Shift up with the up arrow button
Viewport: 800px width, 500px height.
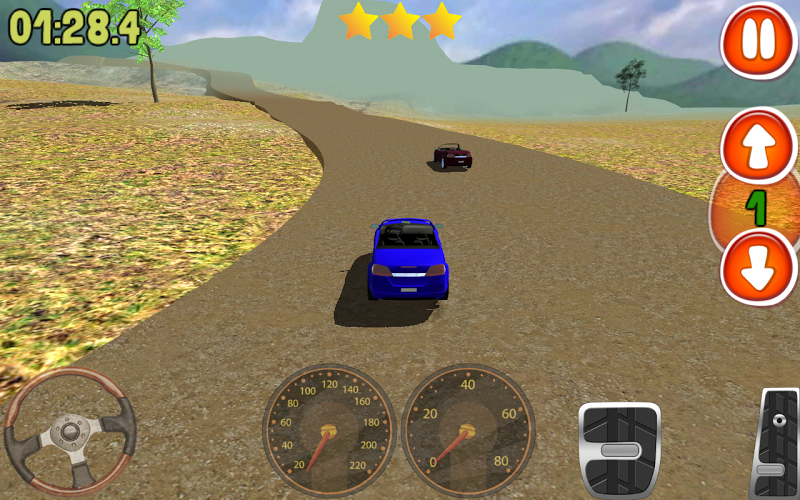[x=757, y=146]
